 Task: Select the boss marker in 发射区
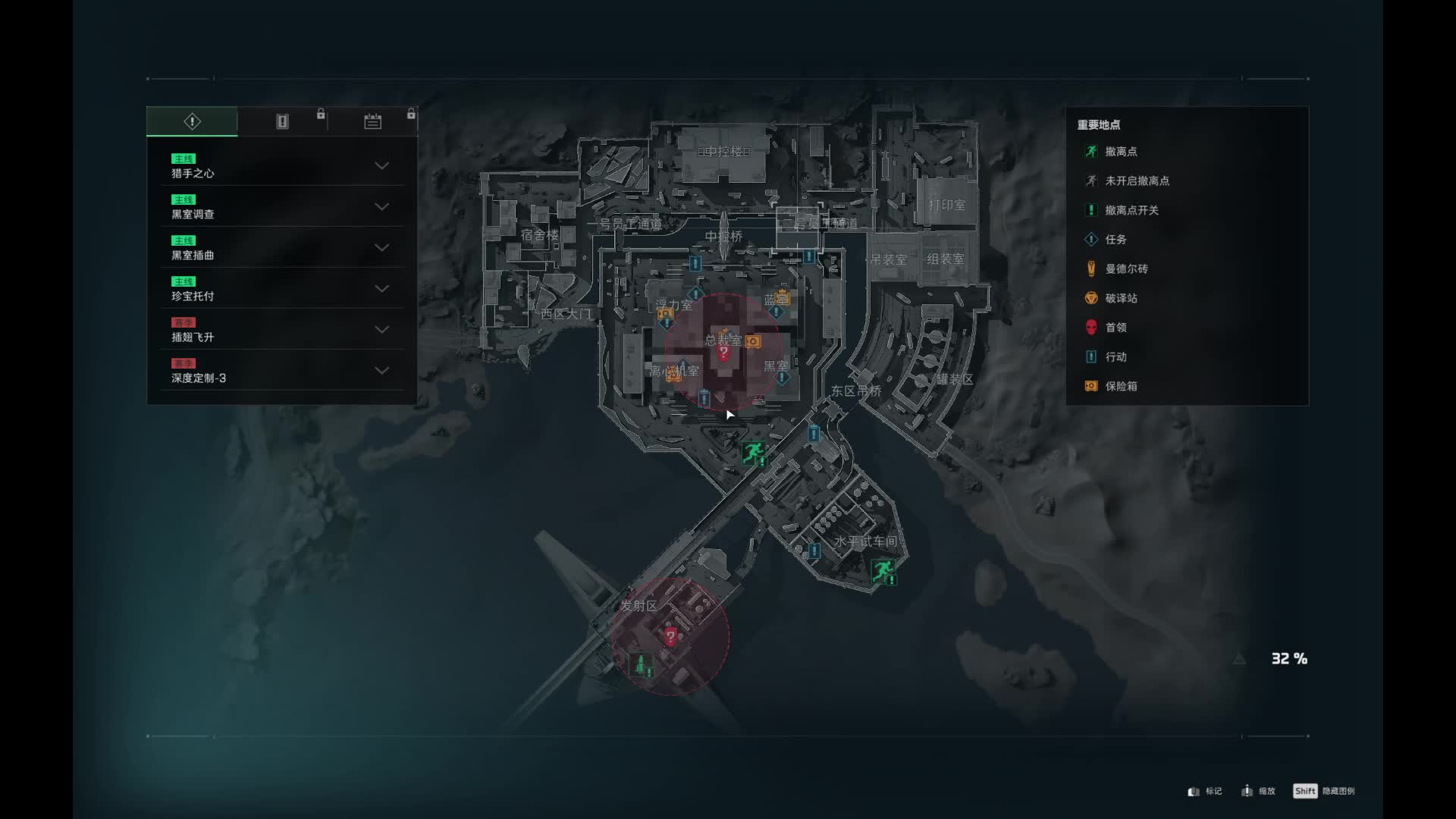[670, 637]
